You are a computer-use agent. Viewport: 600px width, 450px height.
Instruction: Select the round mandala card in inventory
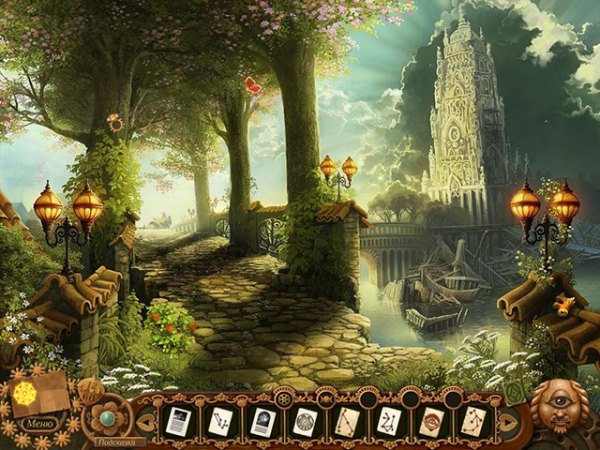click(x=304, y=421)
